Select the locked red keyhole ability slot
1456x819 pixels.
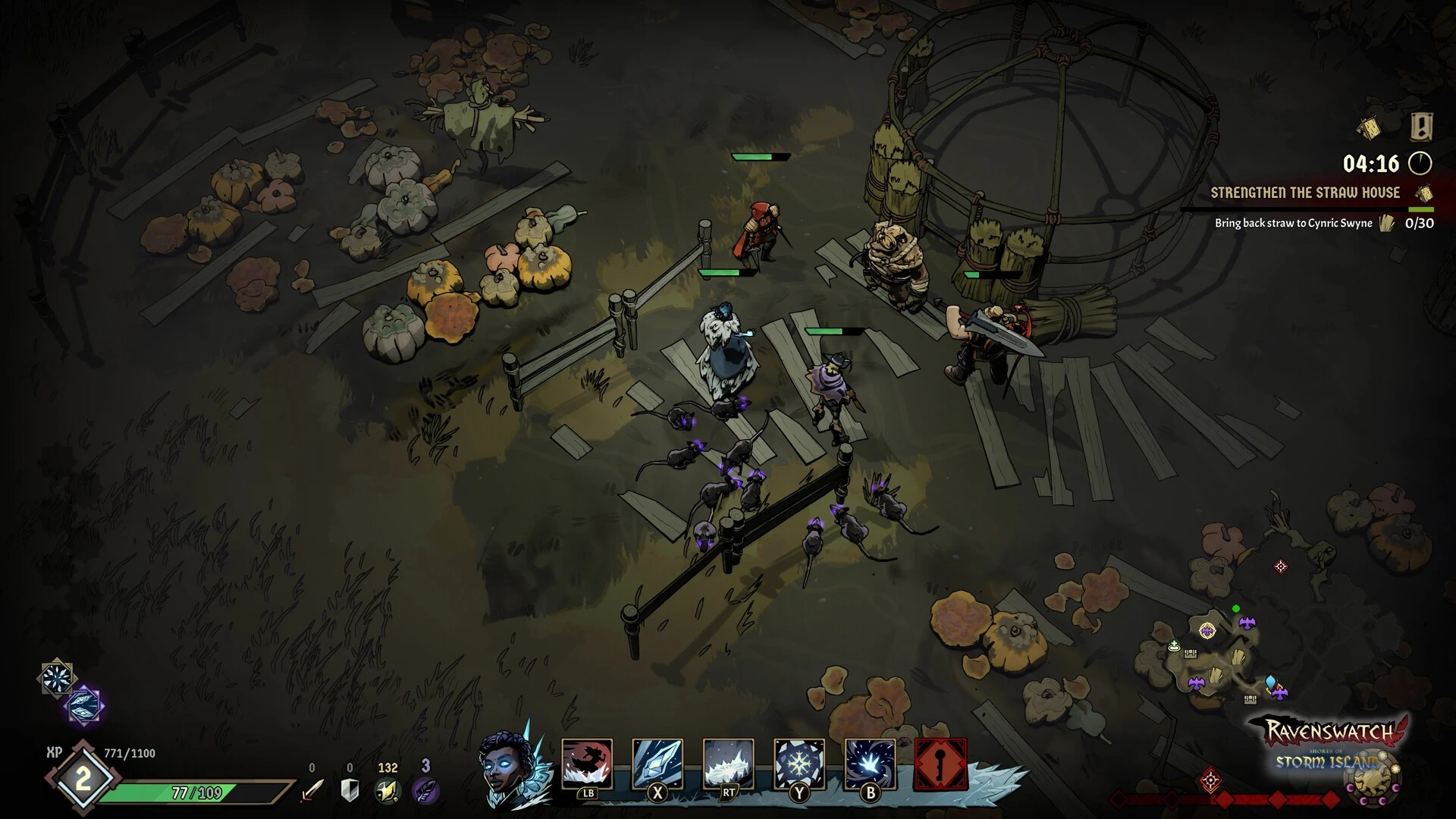(940, 764)
